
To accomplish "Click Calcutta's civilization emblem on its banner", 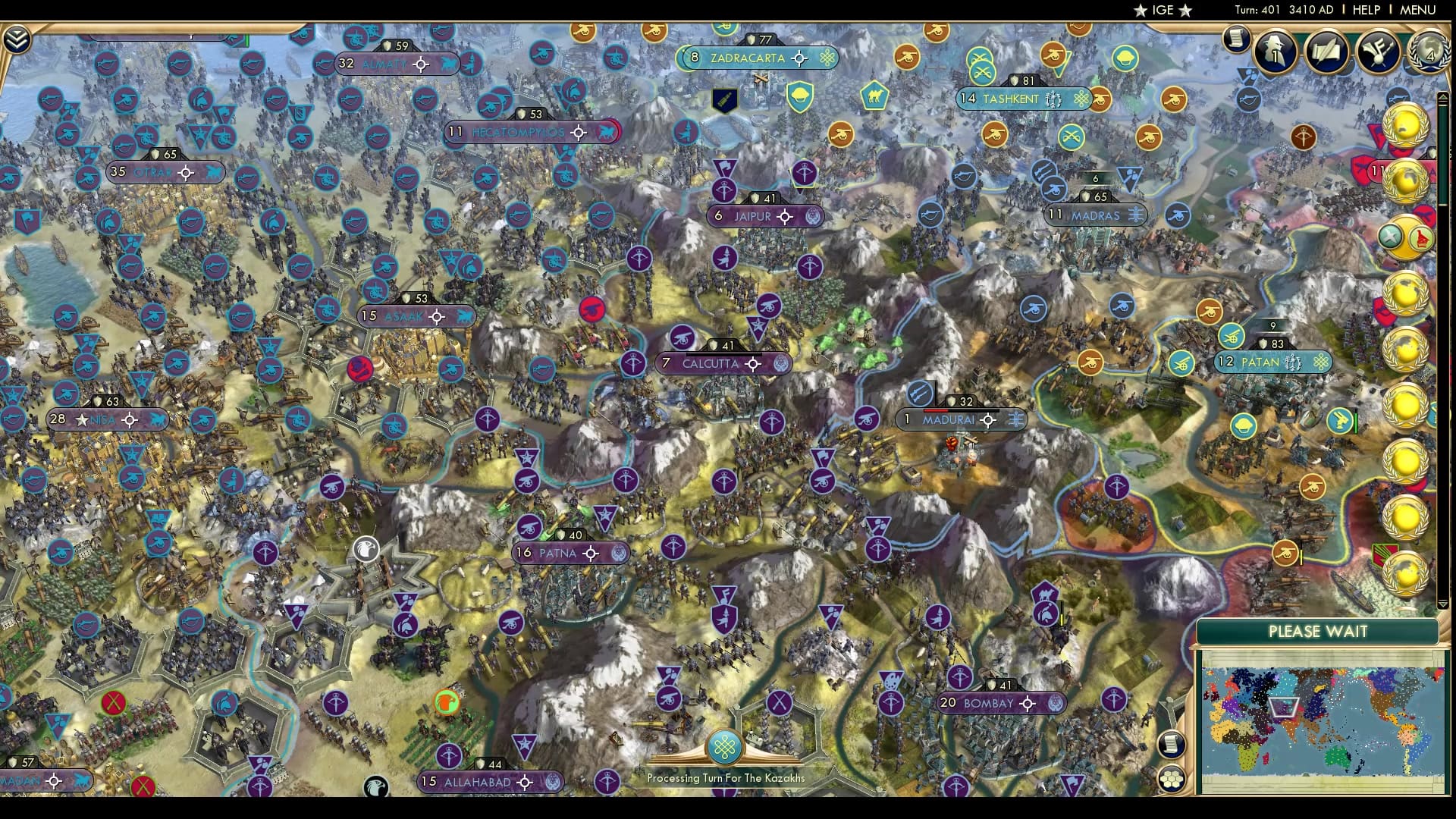I will 781,364.
